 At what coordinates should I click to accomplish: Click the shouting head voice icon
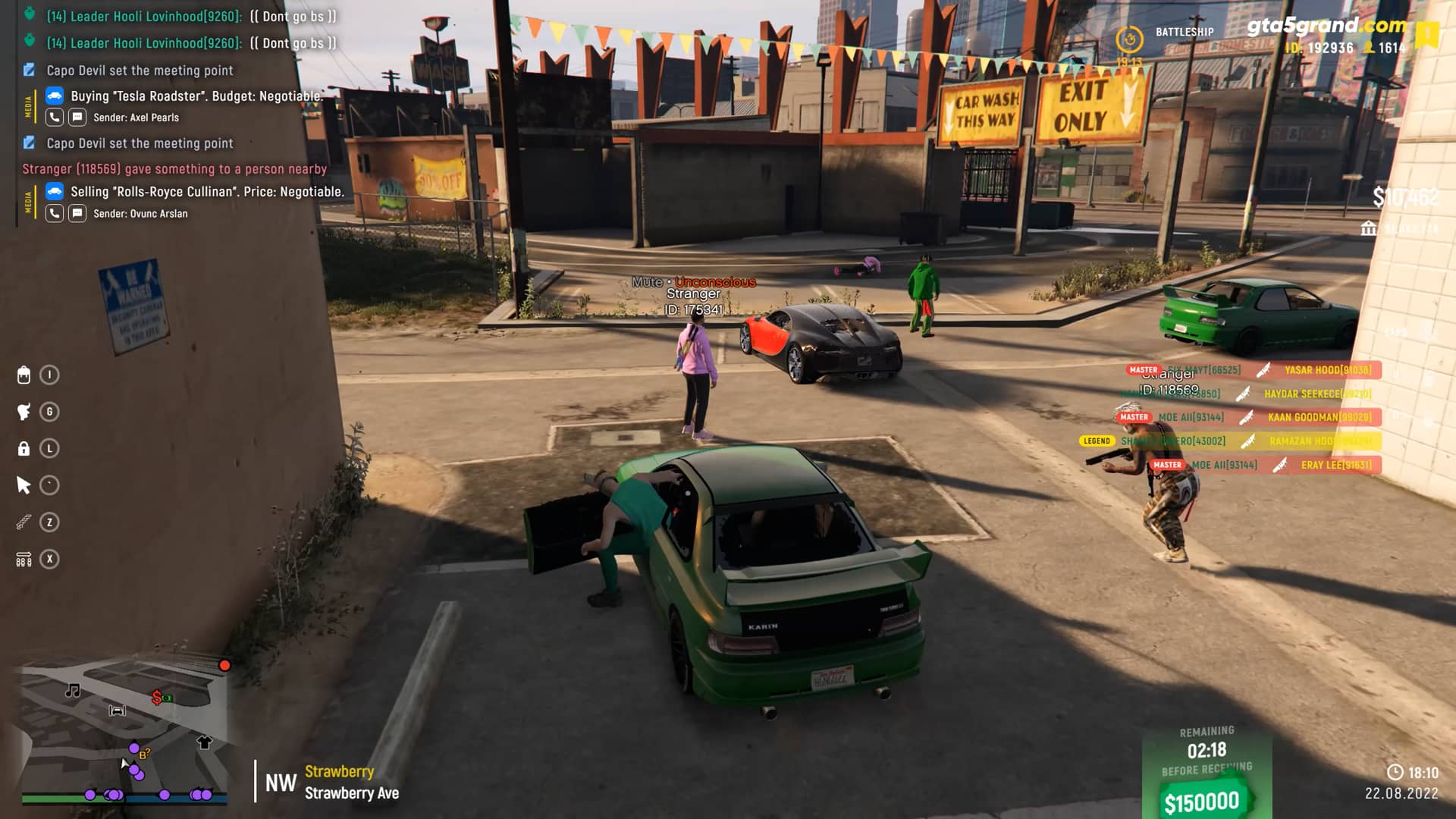(24, 412)
